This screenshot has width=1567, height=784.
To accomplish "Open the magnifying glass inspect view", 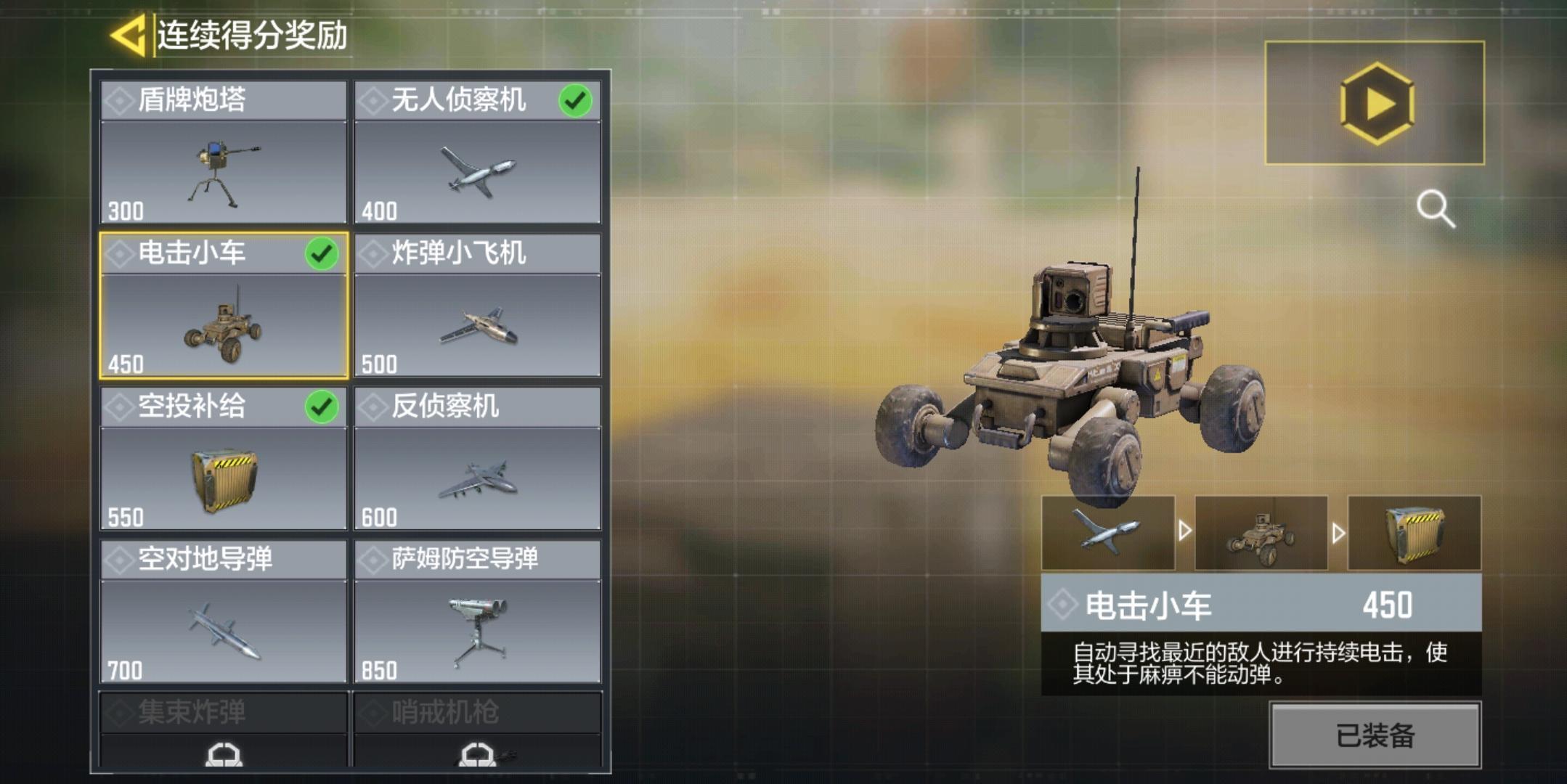I will pyautogui.click(x=1435, y=209).
